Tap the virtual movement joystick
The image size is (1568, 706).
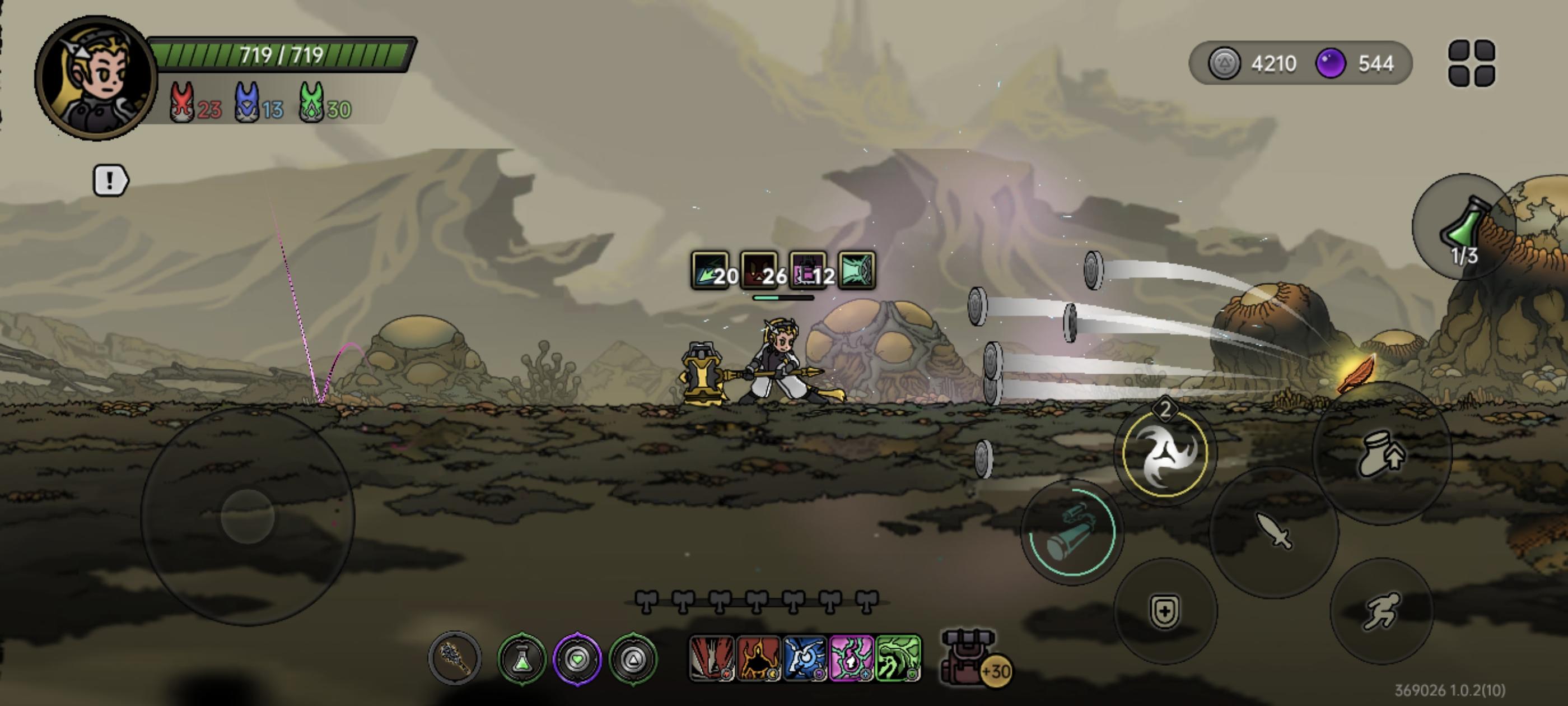tap(247, 517)
